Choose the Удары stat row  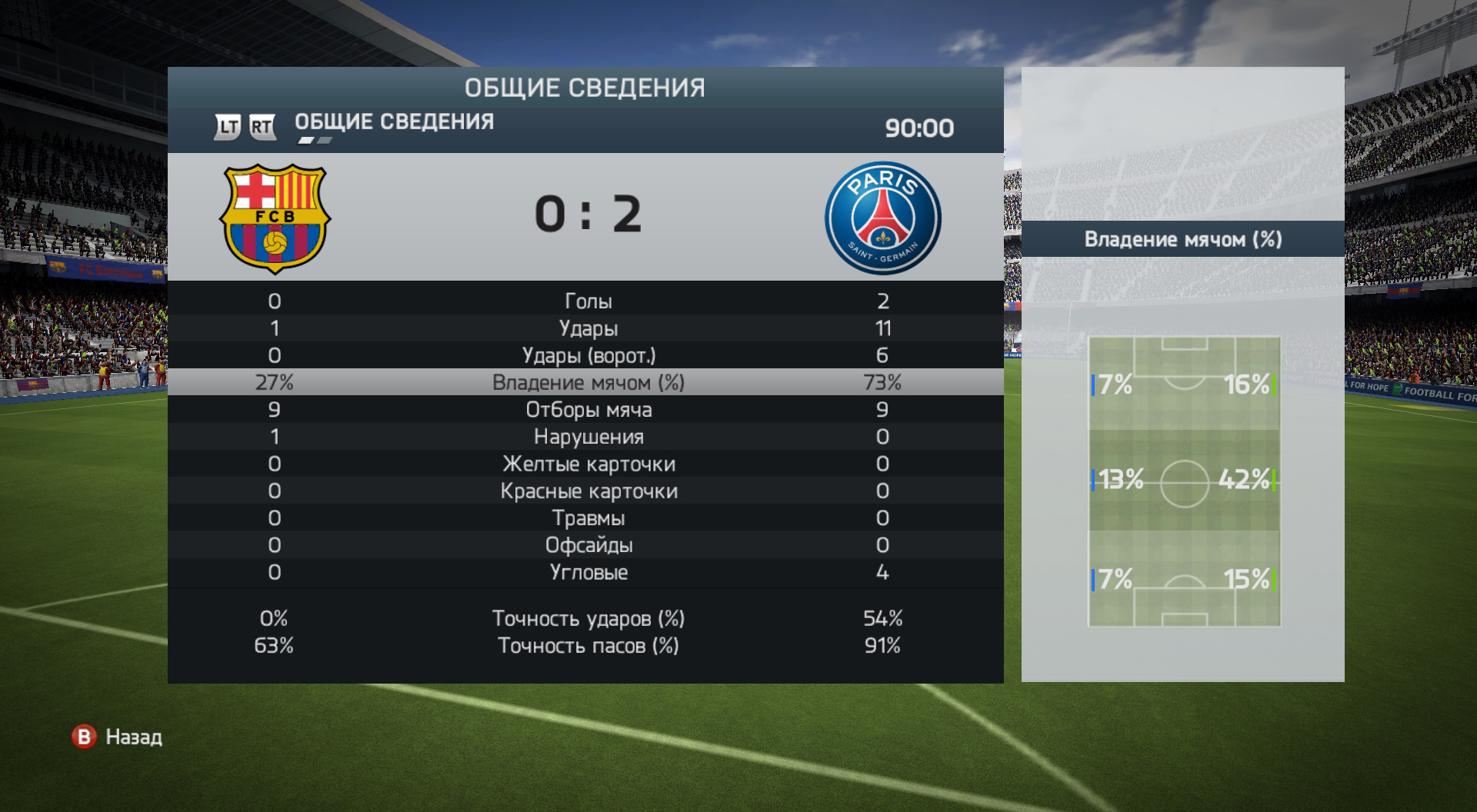click(x=588, y=328)
